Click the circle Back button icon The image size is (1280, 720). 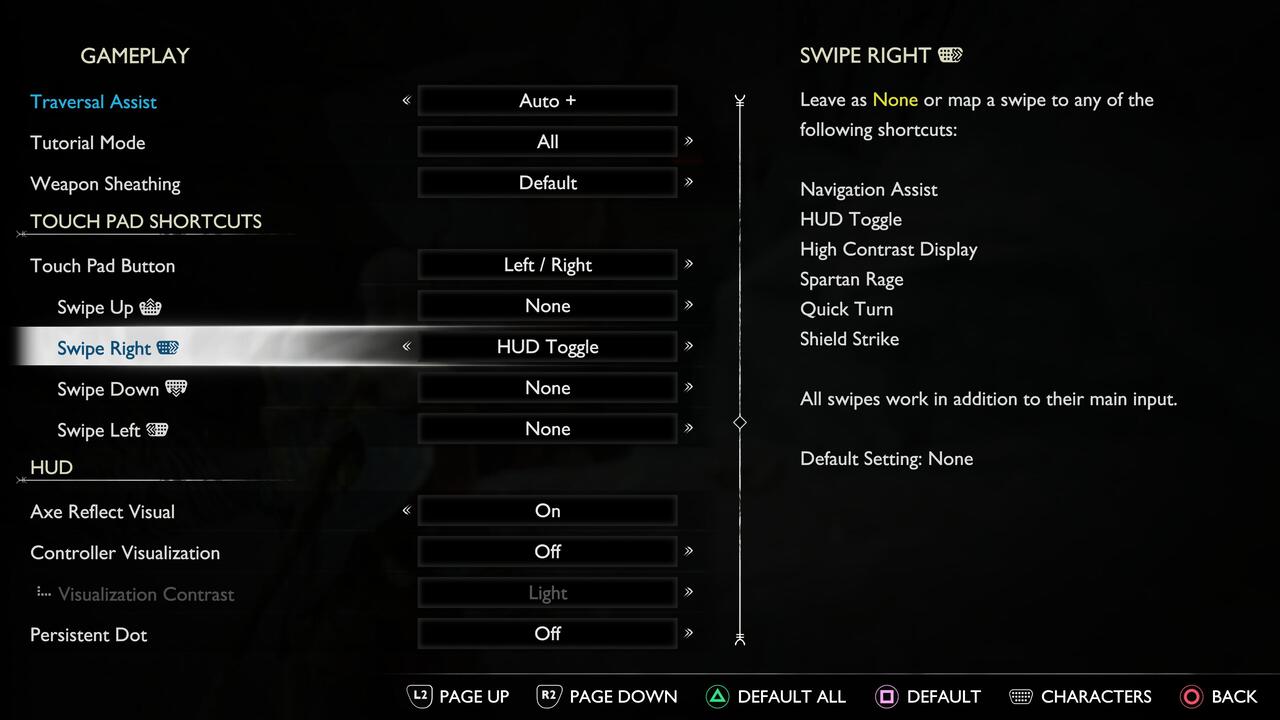pyautogui.click(x=1194, y=696)
